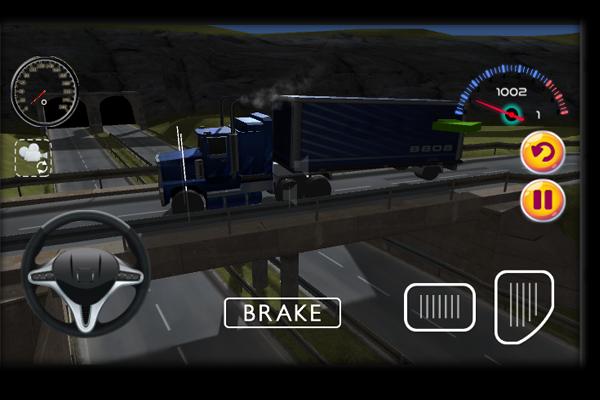Restart the level with the orange arrow button
Screen dimensions: 600x400
point(543,153)
